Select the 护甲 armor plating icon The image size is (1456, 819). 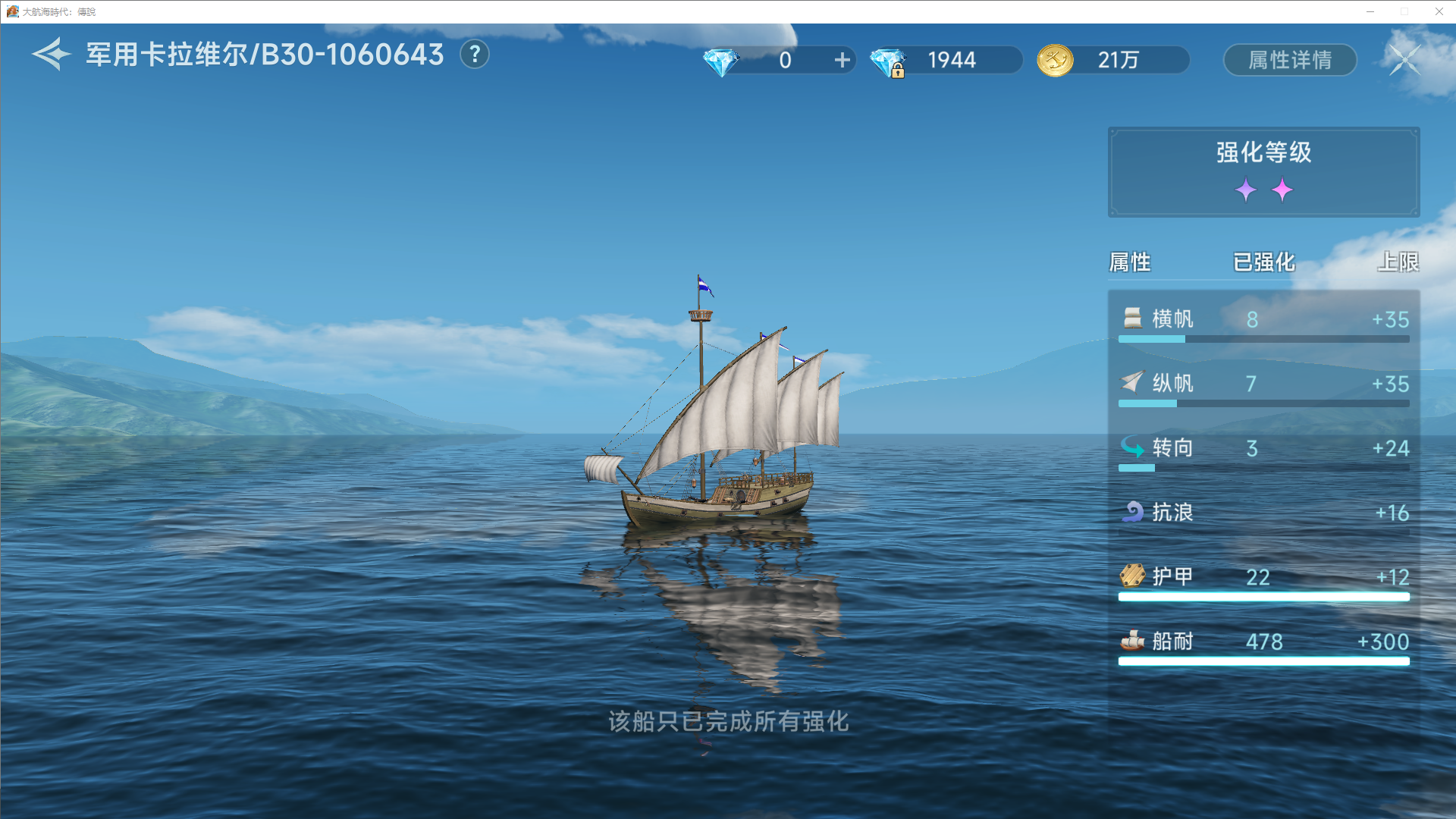tap(1131, 576)
